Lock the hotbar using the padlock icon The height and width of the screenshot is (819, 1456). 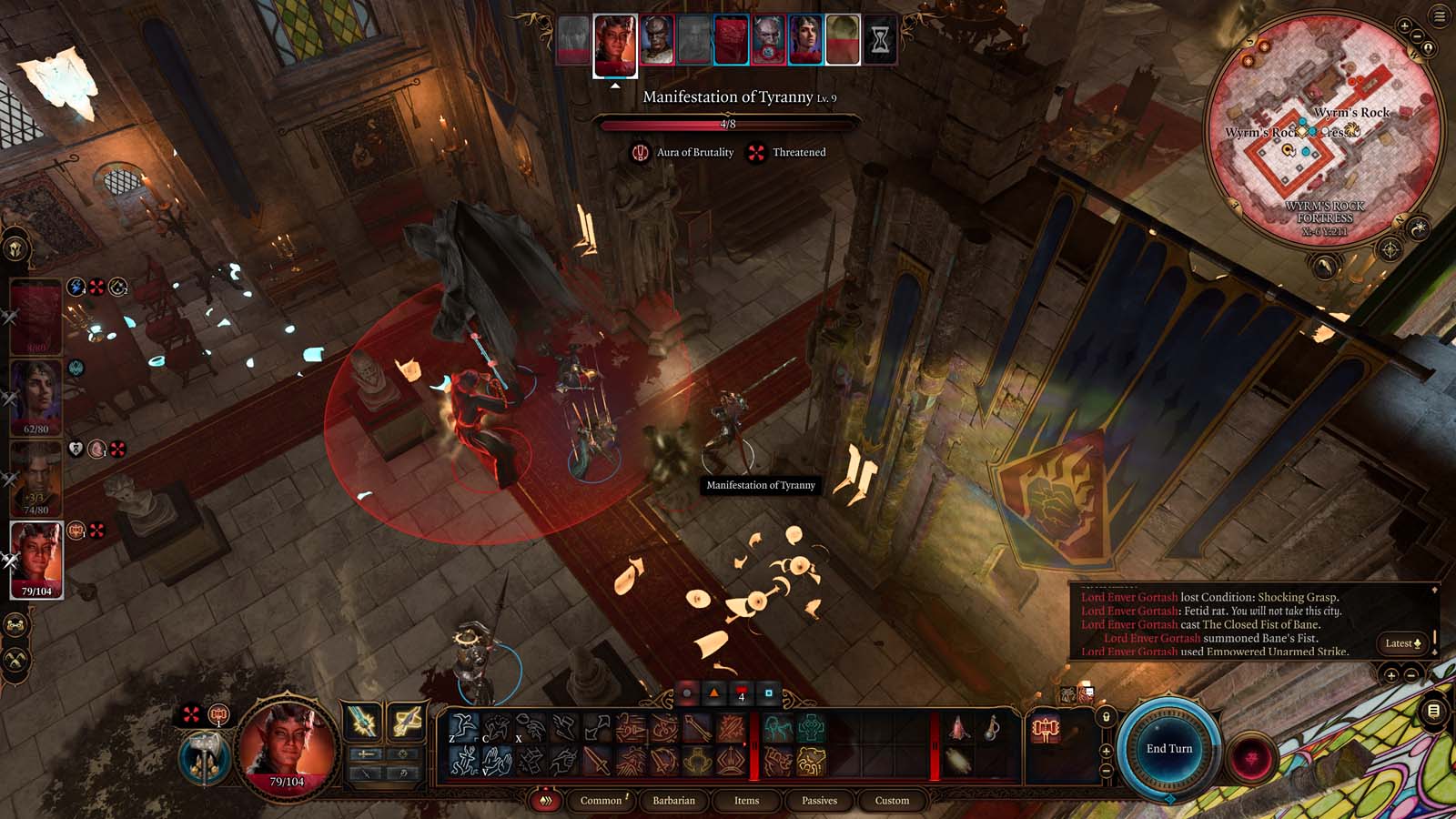1107,717
